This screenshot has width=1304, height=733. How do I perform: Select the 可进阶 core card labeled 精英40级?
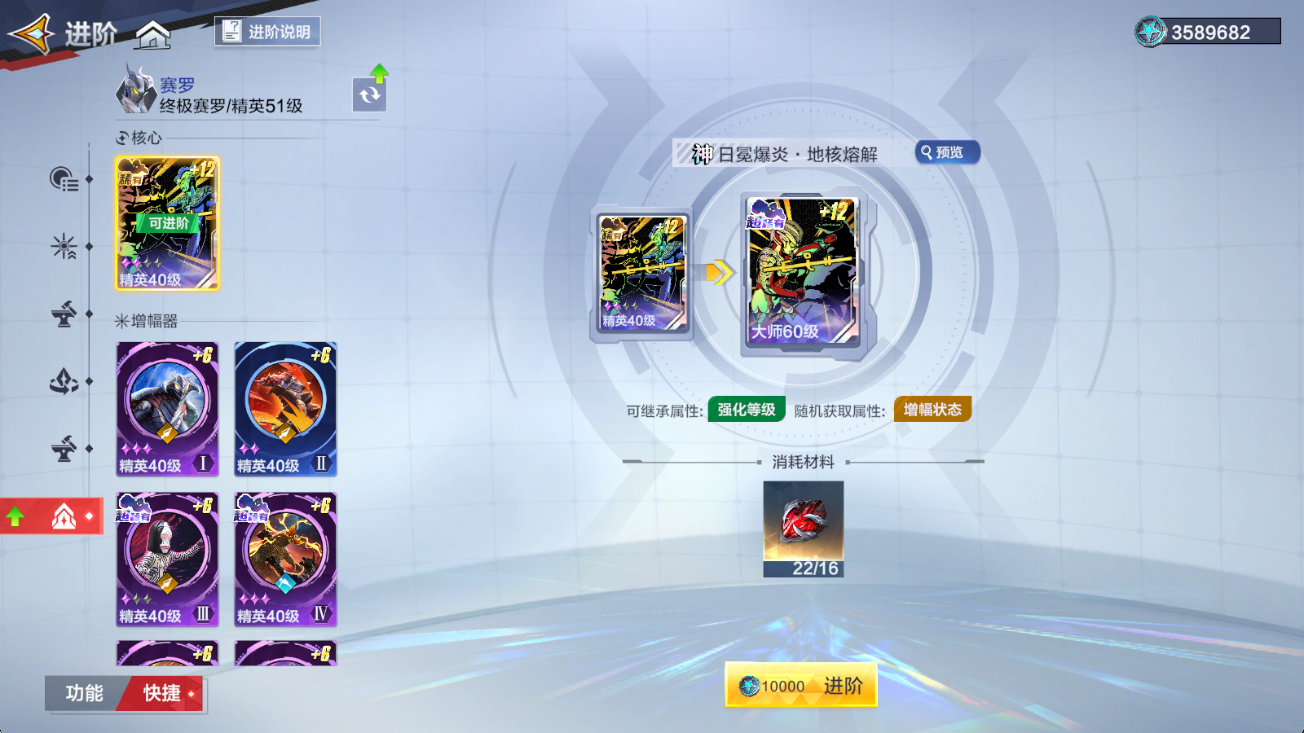(167, 222)
